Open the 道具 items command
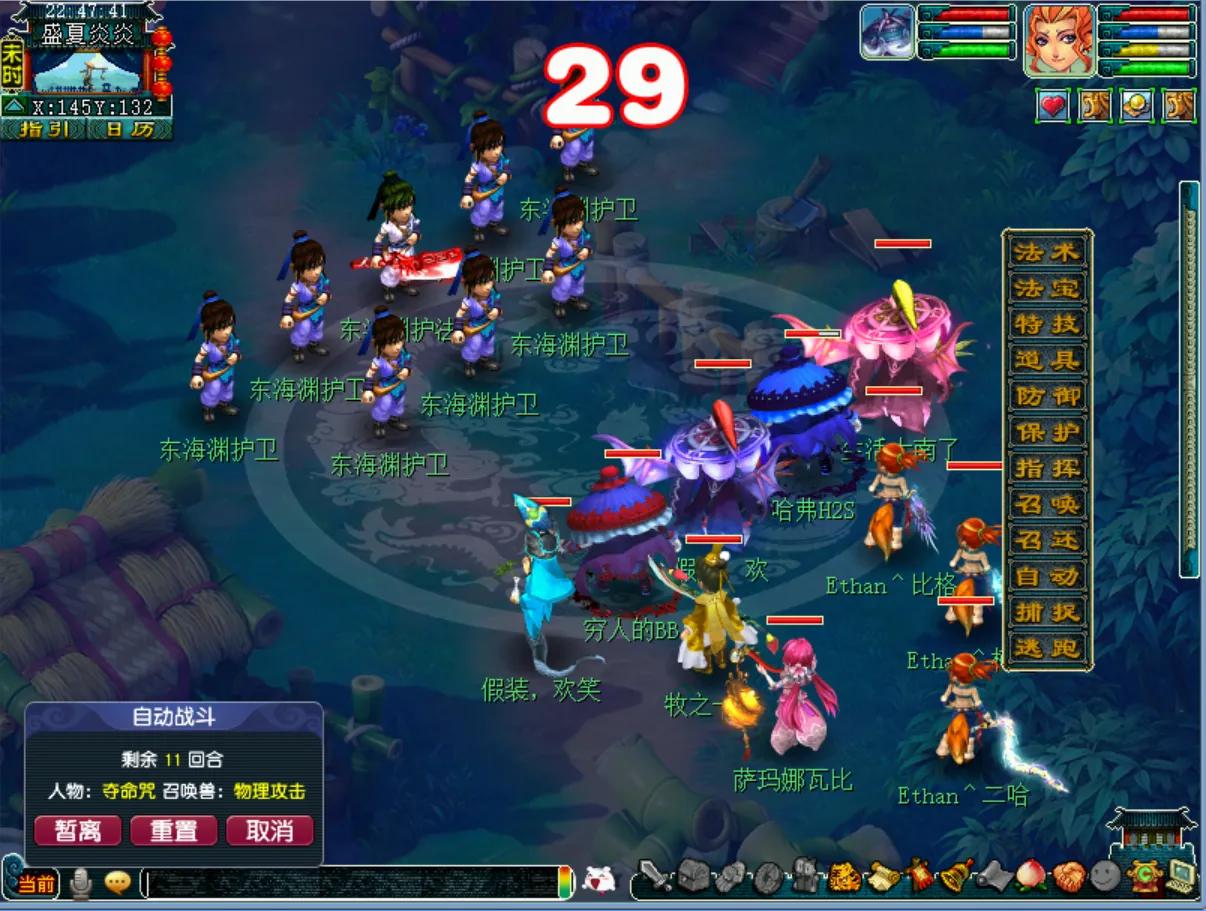The image size is (1206, 911). point(1047,360)
